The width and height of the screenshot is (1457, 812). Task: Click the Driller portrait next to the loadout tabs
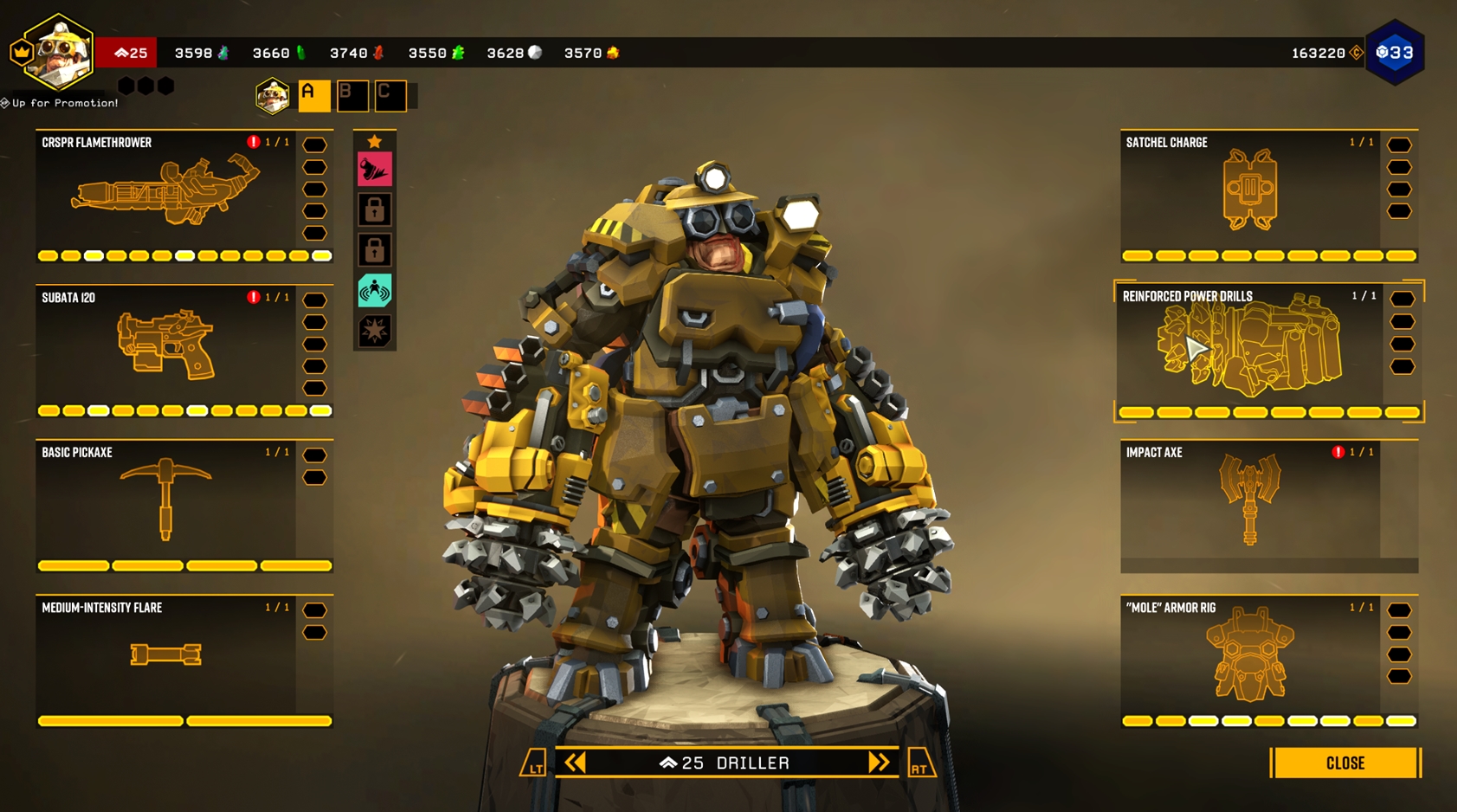pos(272,95)
